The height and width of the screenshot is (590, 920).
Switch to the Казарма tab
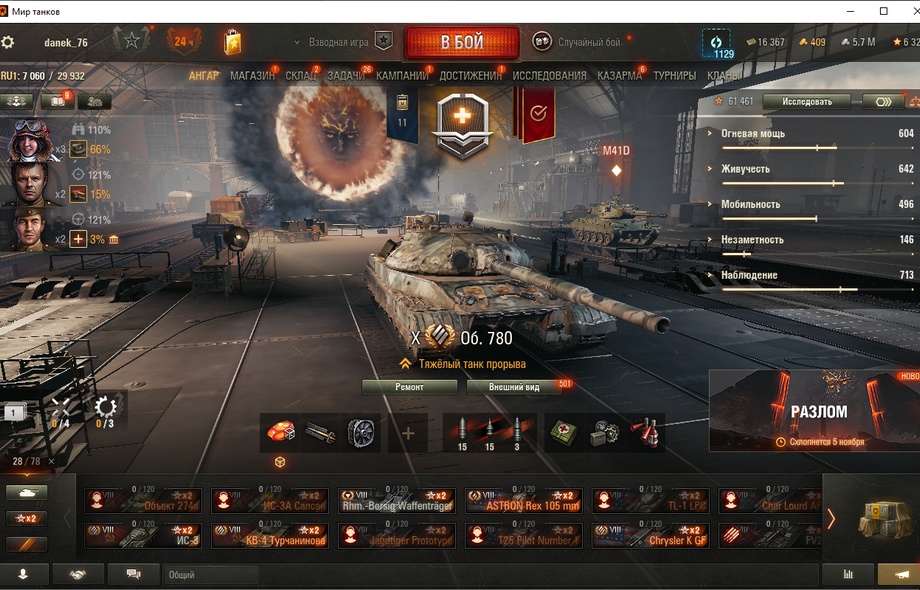619,76
